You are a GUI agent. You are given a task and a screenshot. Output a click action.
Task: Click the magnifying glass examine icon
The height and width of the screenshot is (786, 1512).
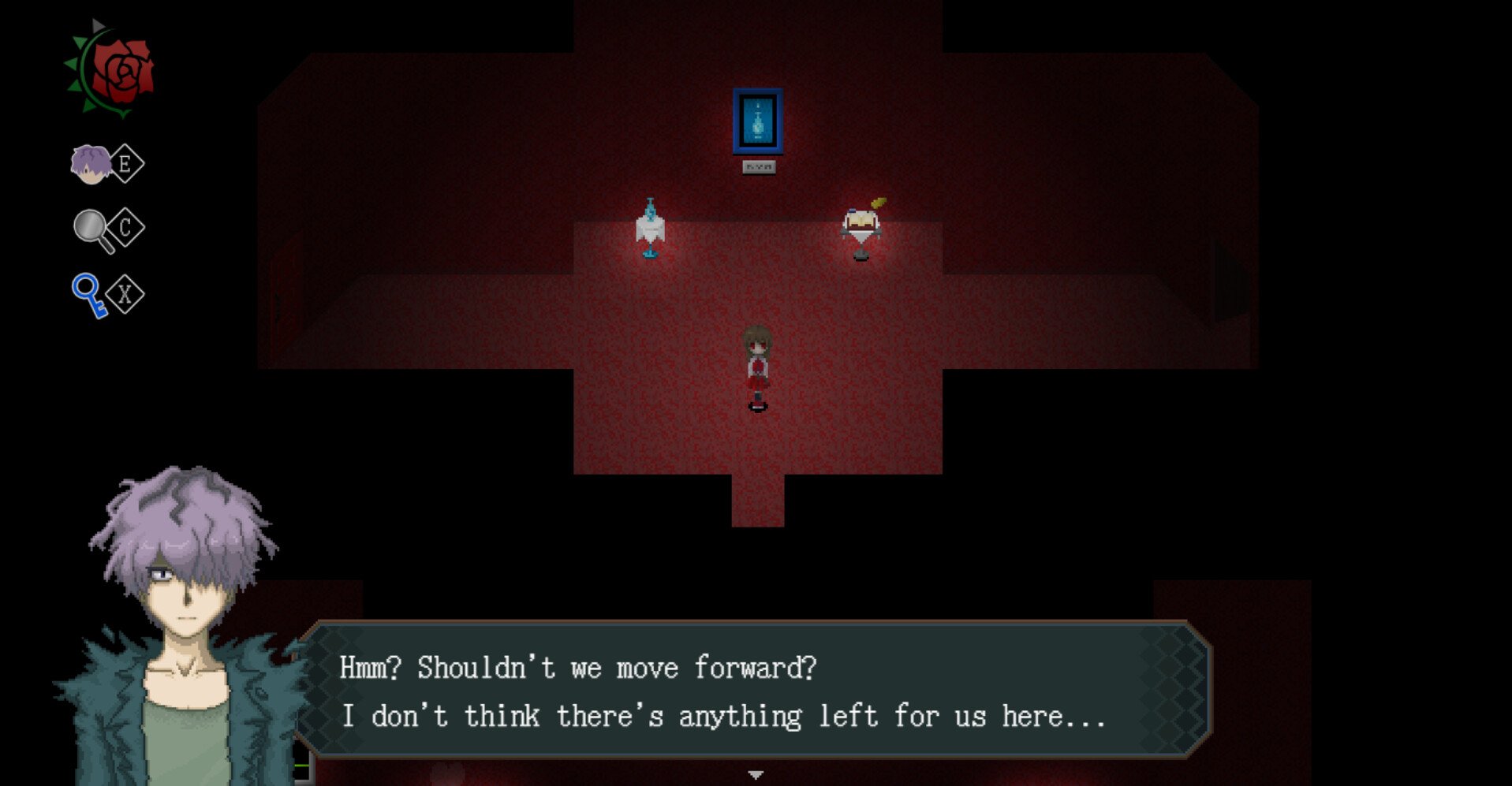[89, 227]
